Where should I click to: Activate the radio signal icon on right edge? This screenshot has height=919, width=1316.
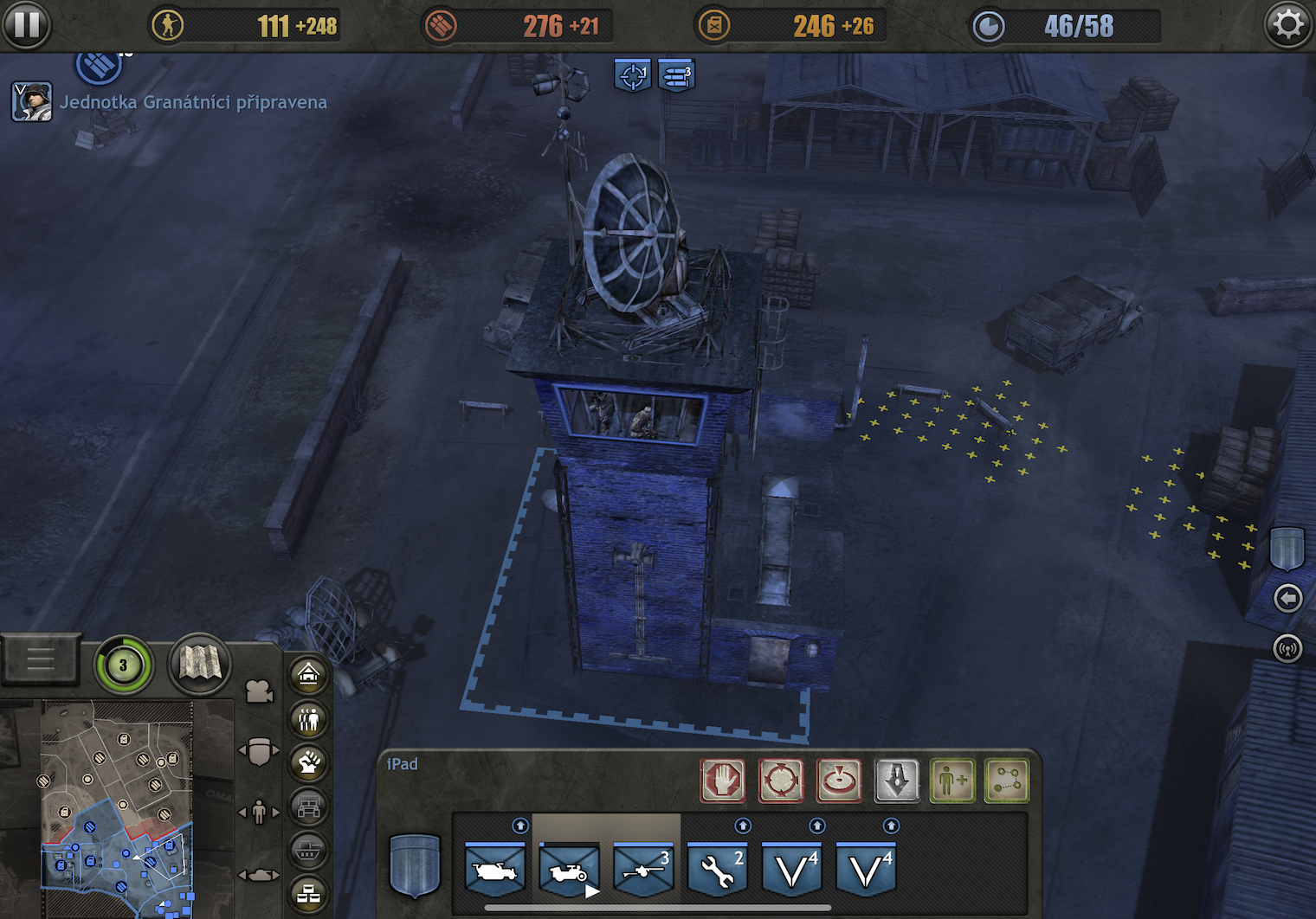click(x=1287, y=647)
